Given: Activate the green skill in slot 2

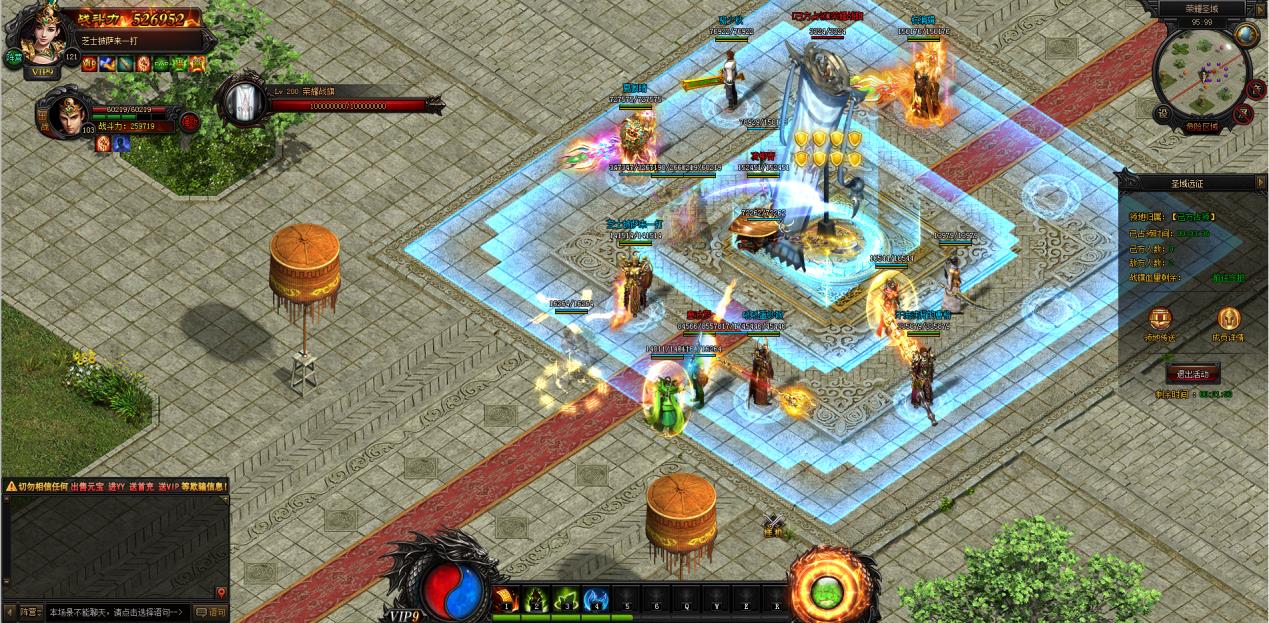Looking at the screenshot, I should tap(536, 599).
